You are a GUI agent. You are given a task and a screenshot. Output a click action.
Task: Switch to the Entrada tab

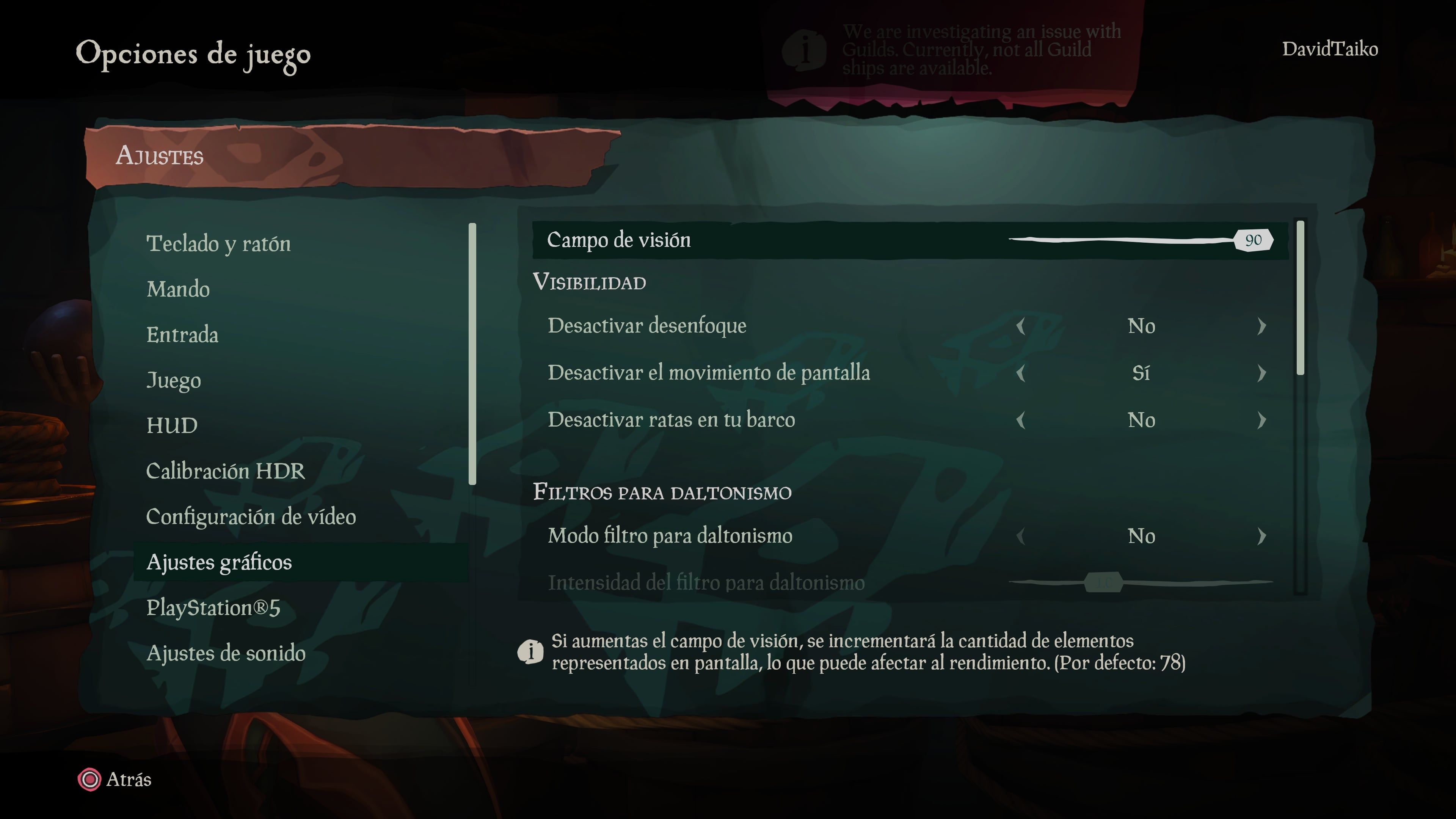183,334
